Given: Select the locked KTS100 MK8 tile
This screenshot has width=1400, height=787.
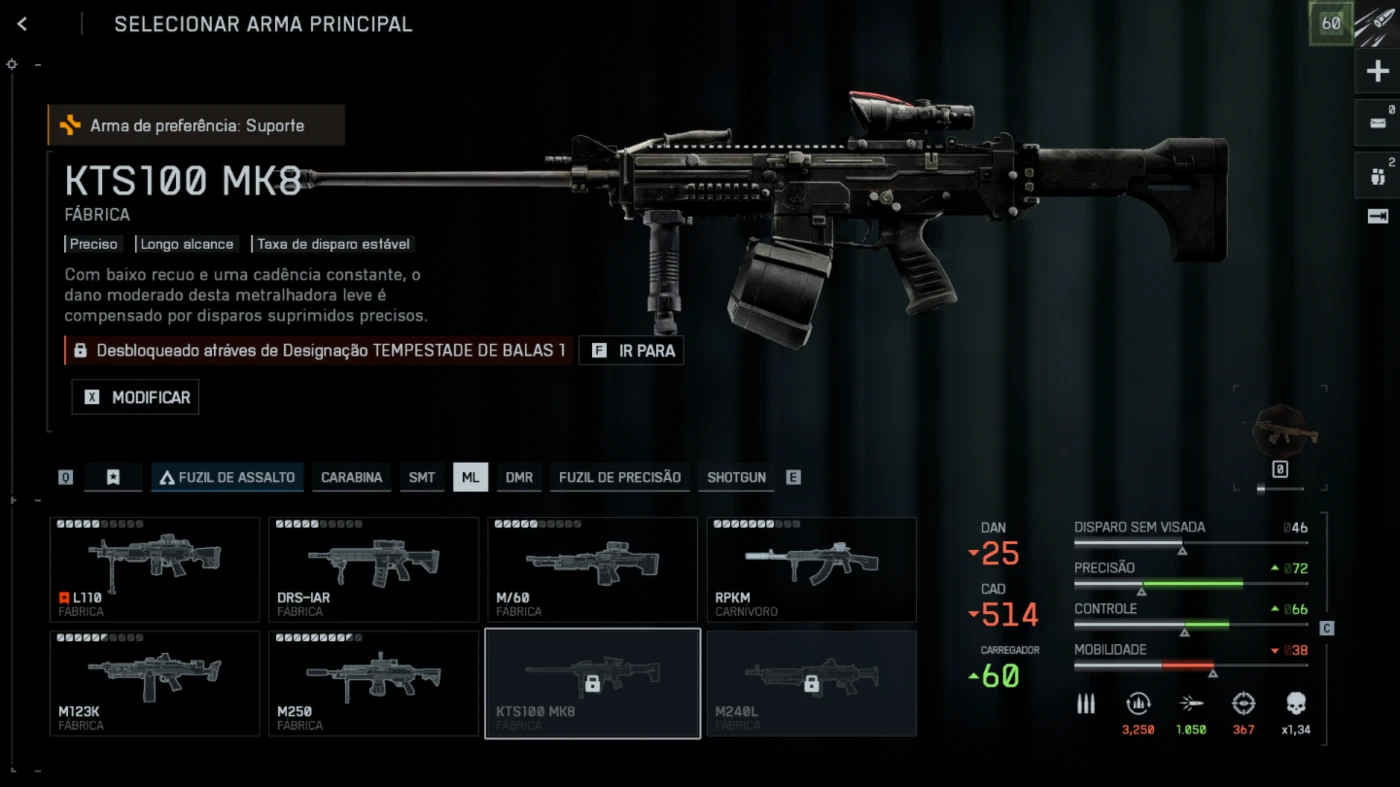Looking at the screenshot, I should (592, 683).
